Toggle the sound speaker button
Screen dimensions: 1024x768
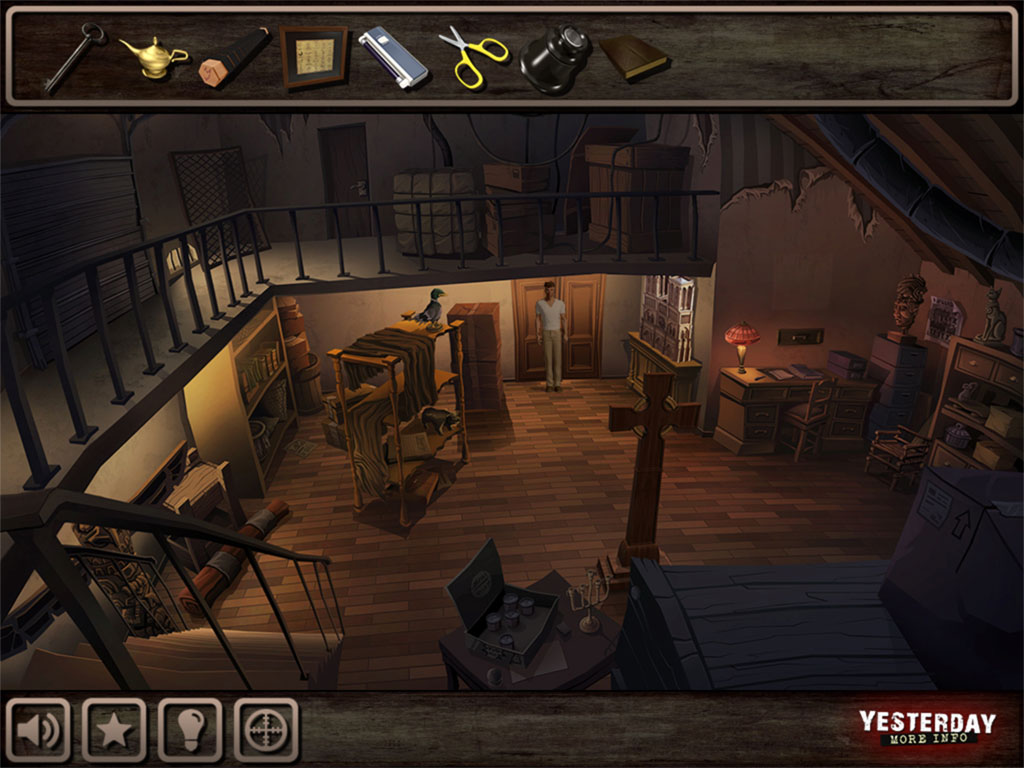pyautogui.click(x=38, y=730)
